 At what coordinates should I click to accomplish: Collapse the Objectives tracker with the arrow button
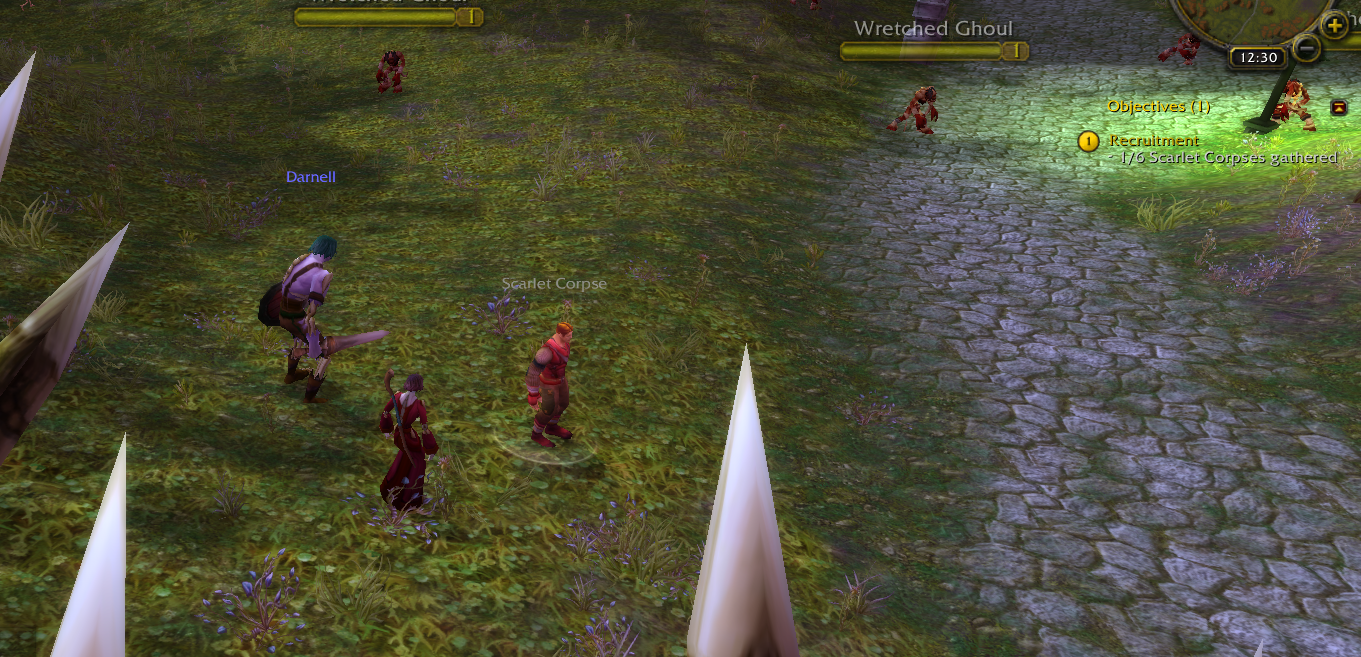coord(1339,107)
